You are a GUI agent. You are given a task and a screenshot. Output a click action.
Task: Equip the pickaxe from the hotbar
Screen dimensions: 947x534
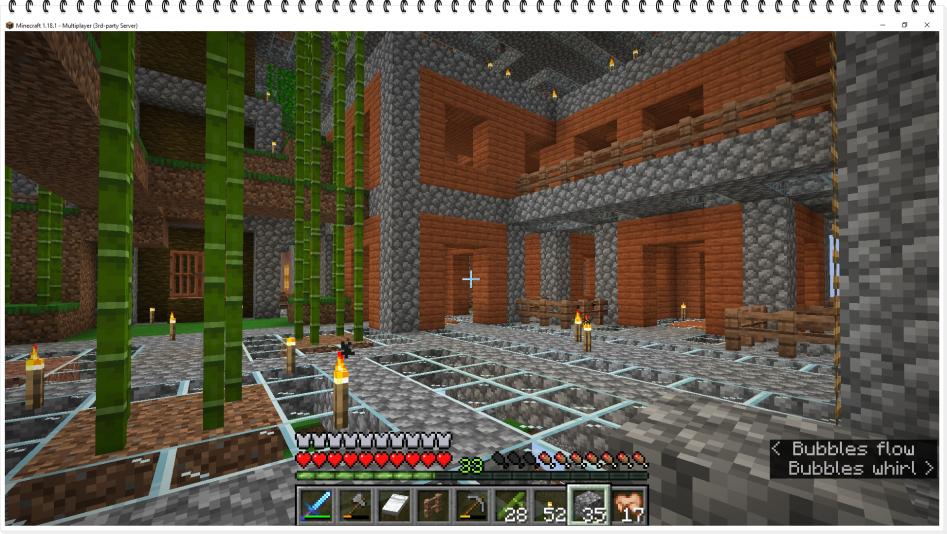(472, 506)
